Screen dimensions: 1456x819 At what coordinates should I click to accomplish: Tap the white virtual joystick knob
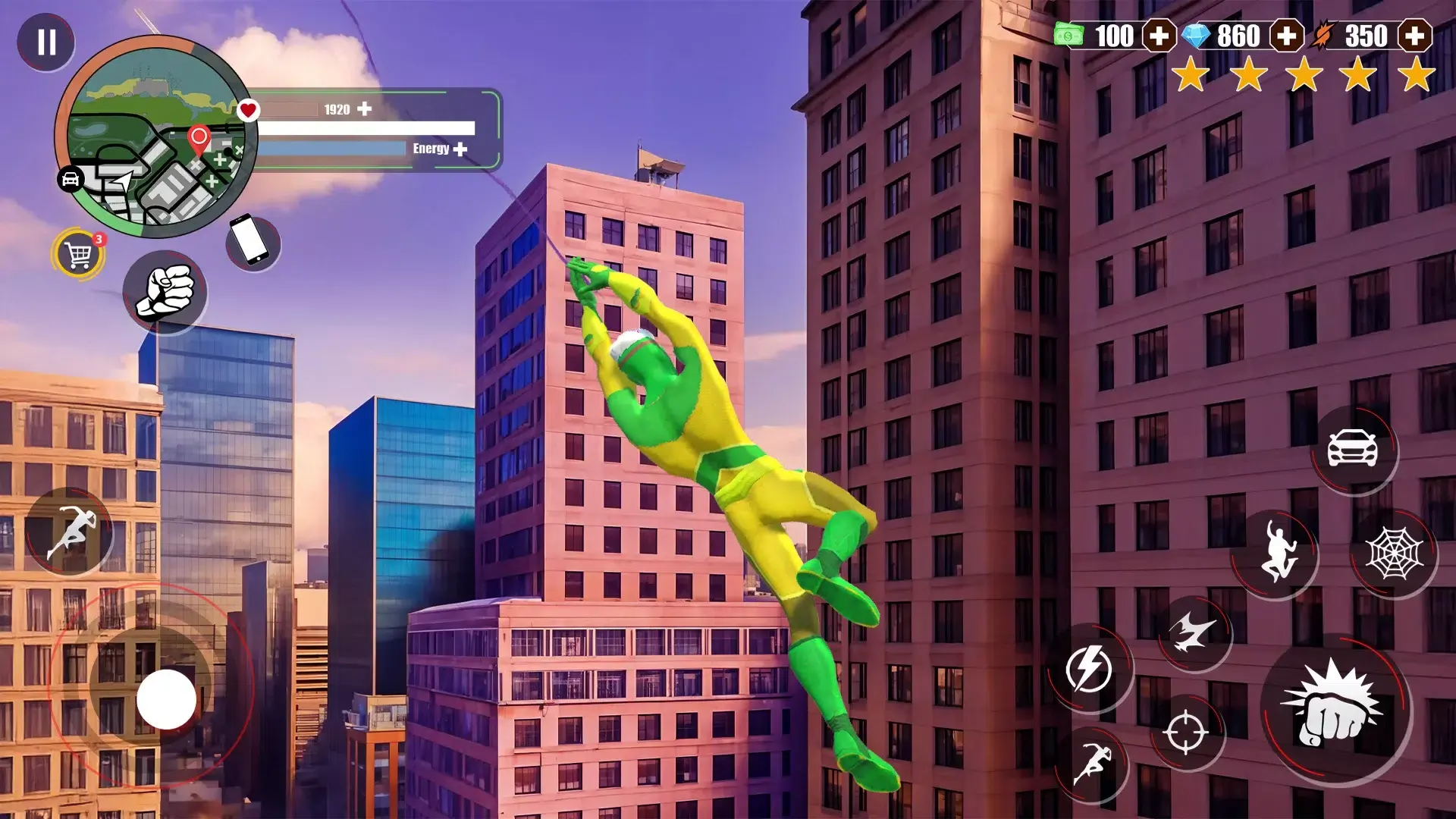pos(166,699)
